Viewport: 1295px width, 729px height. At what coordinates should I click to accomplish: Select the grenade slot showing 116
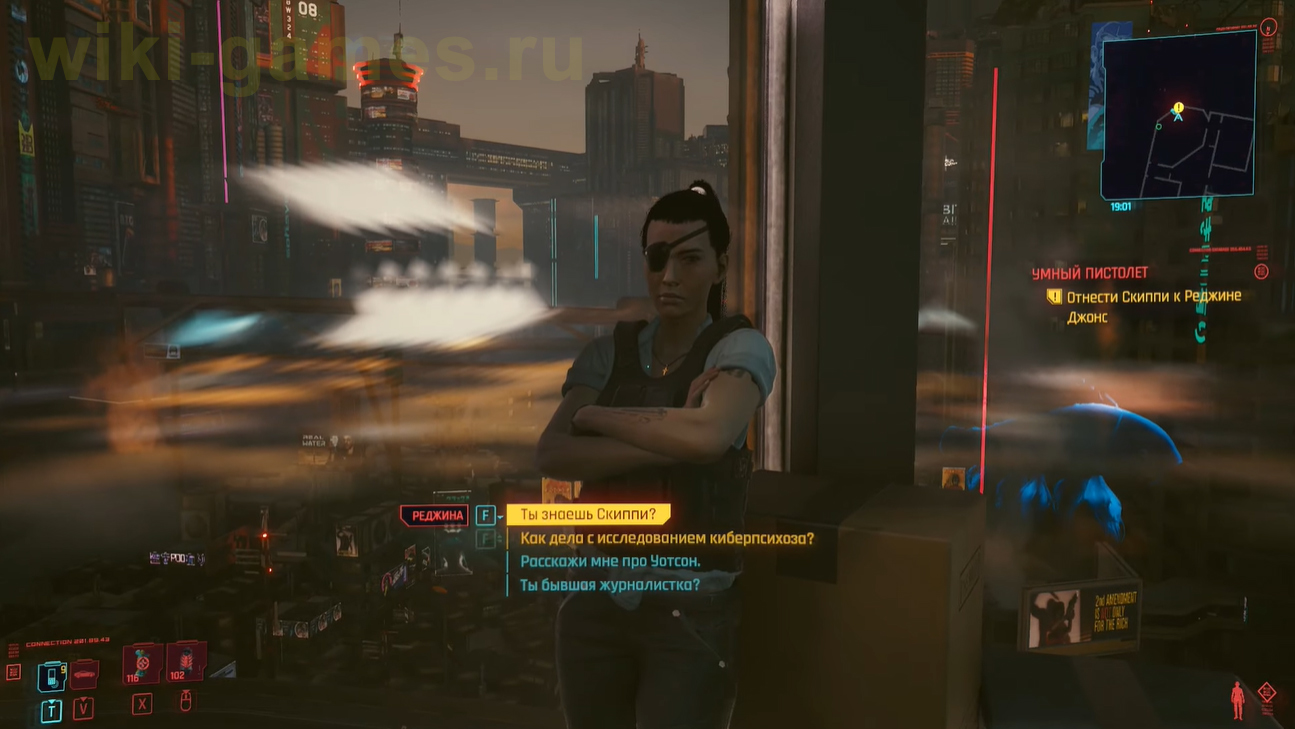tap(139, 664)
